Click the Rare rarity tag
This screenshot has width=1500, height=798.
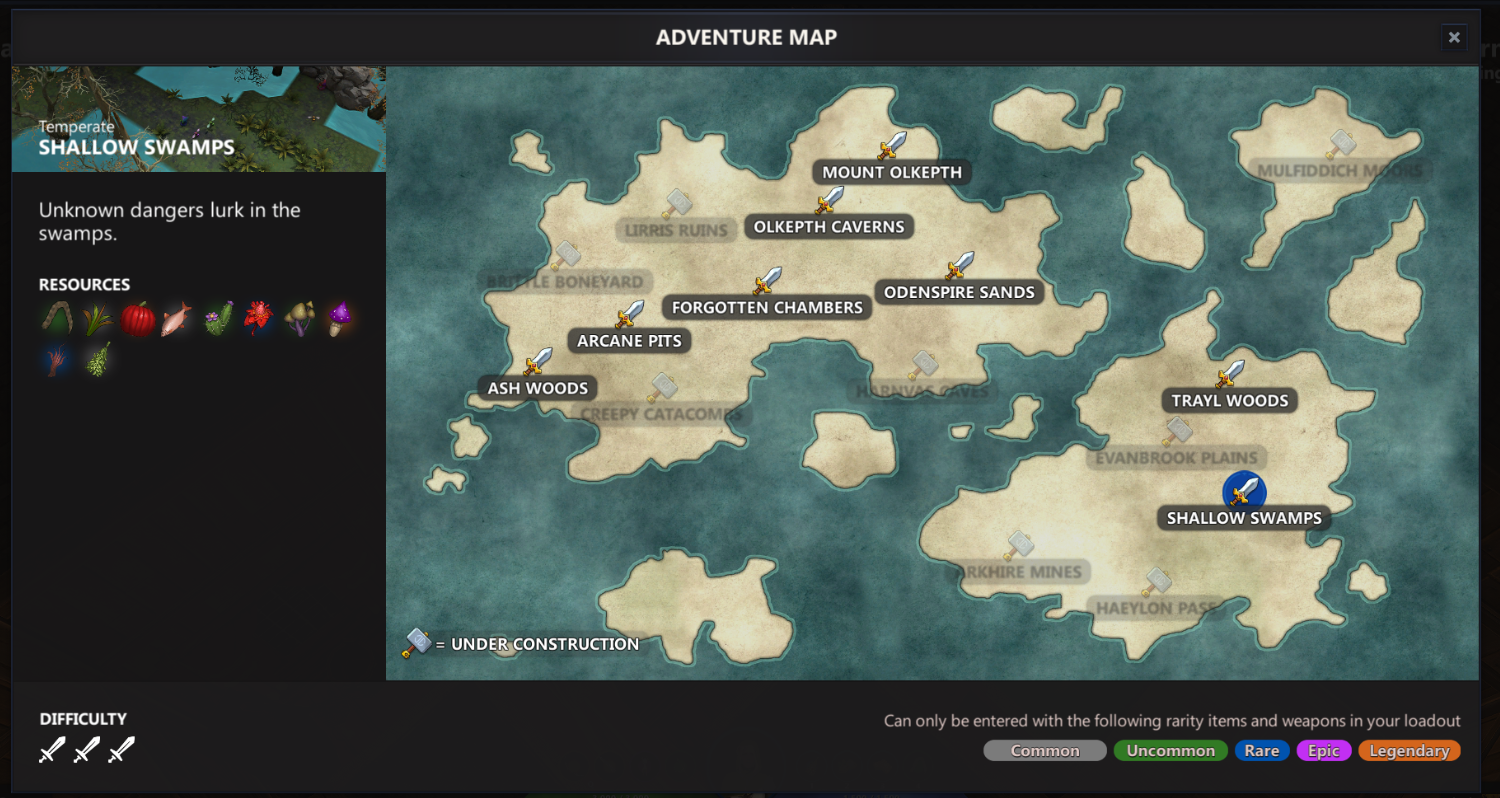(1261, 751)
